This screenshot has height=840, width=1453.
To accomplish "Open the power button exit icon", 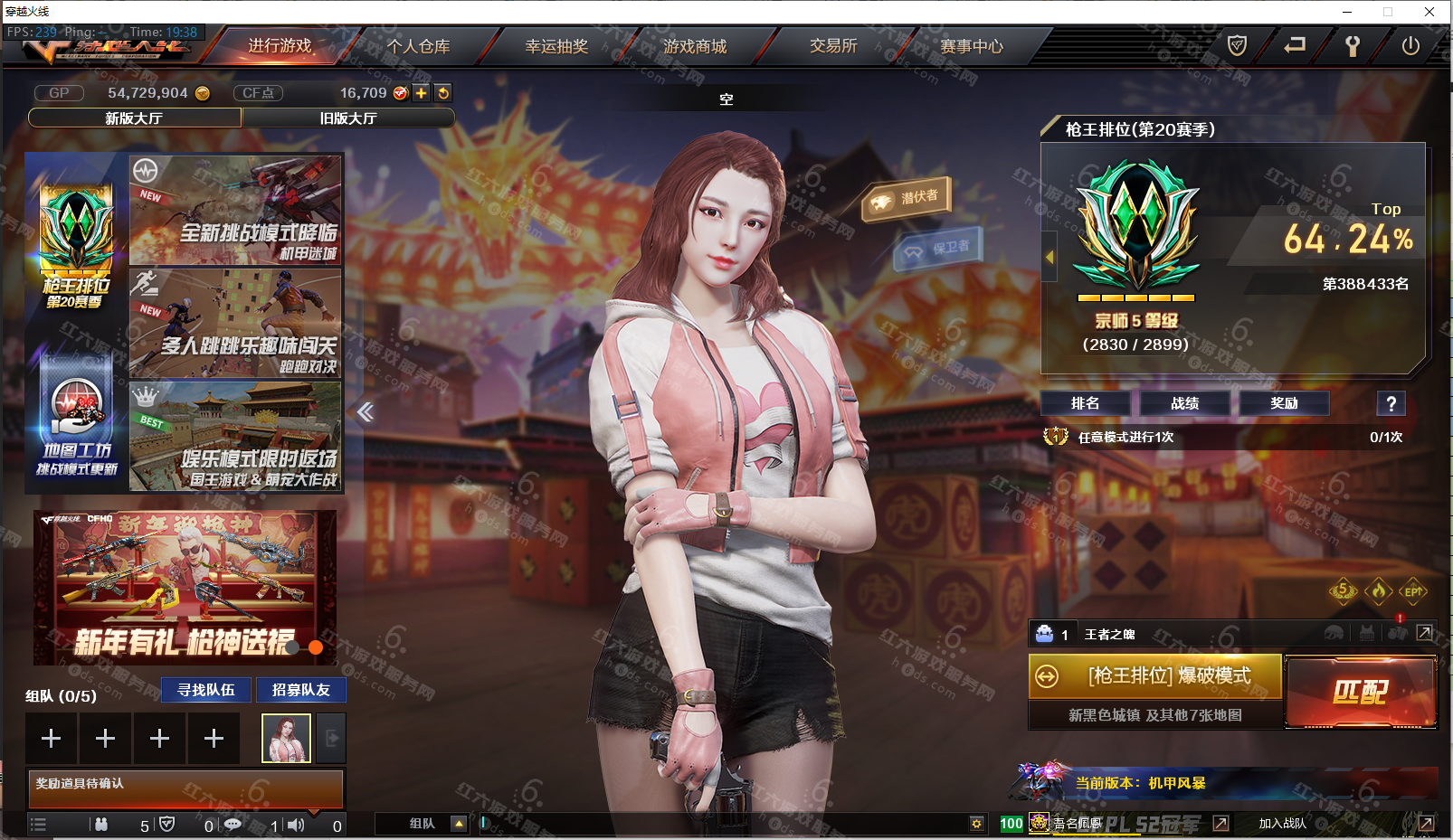I will (x=1410, y=46).
